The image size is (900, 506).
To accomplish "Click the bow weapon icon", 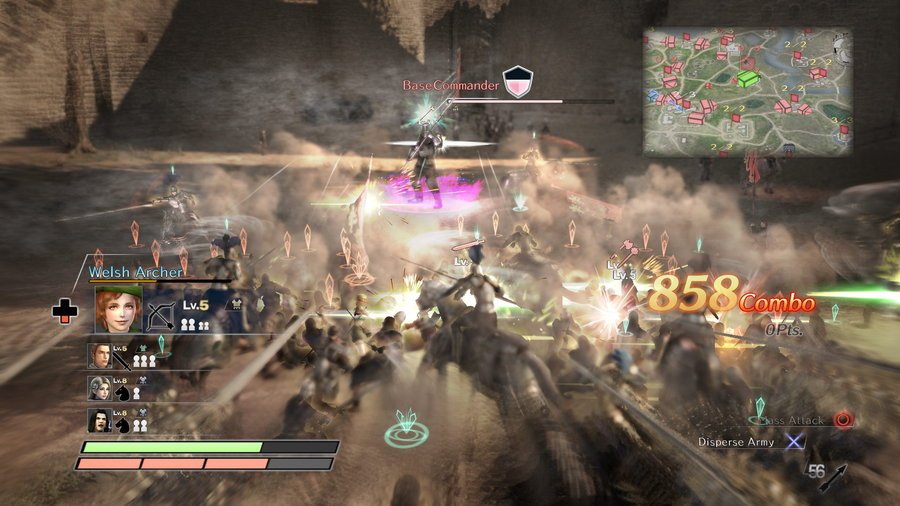I will [160, 315].
